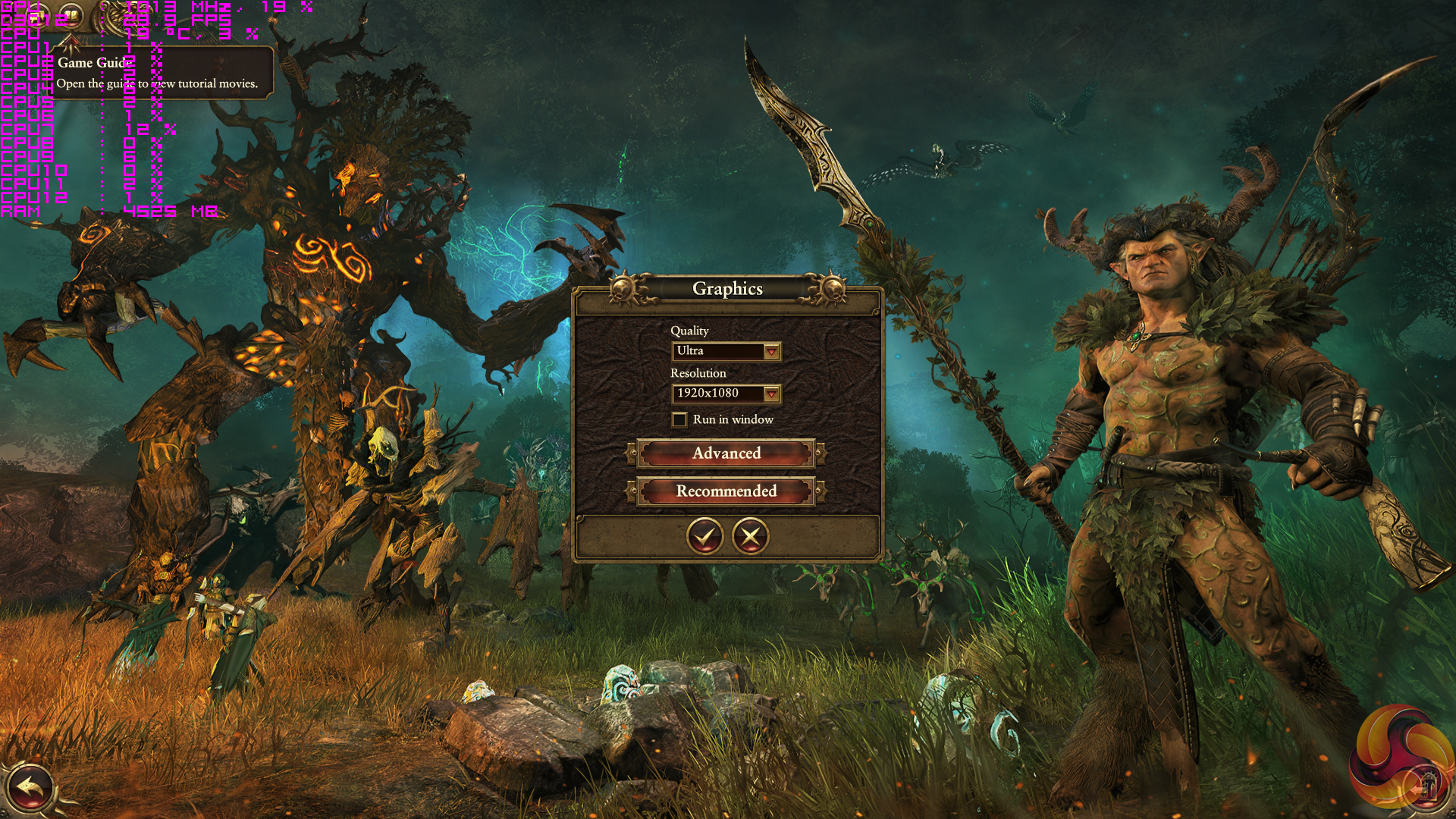
Task: Open the Quality dropdown set to Ultra
Action: pos(771,351)
